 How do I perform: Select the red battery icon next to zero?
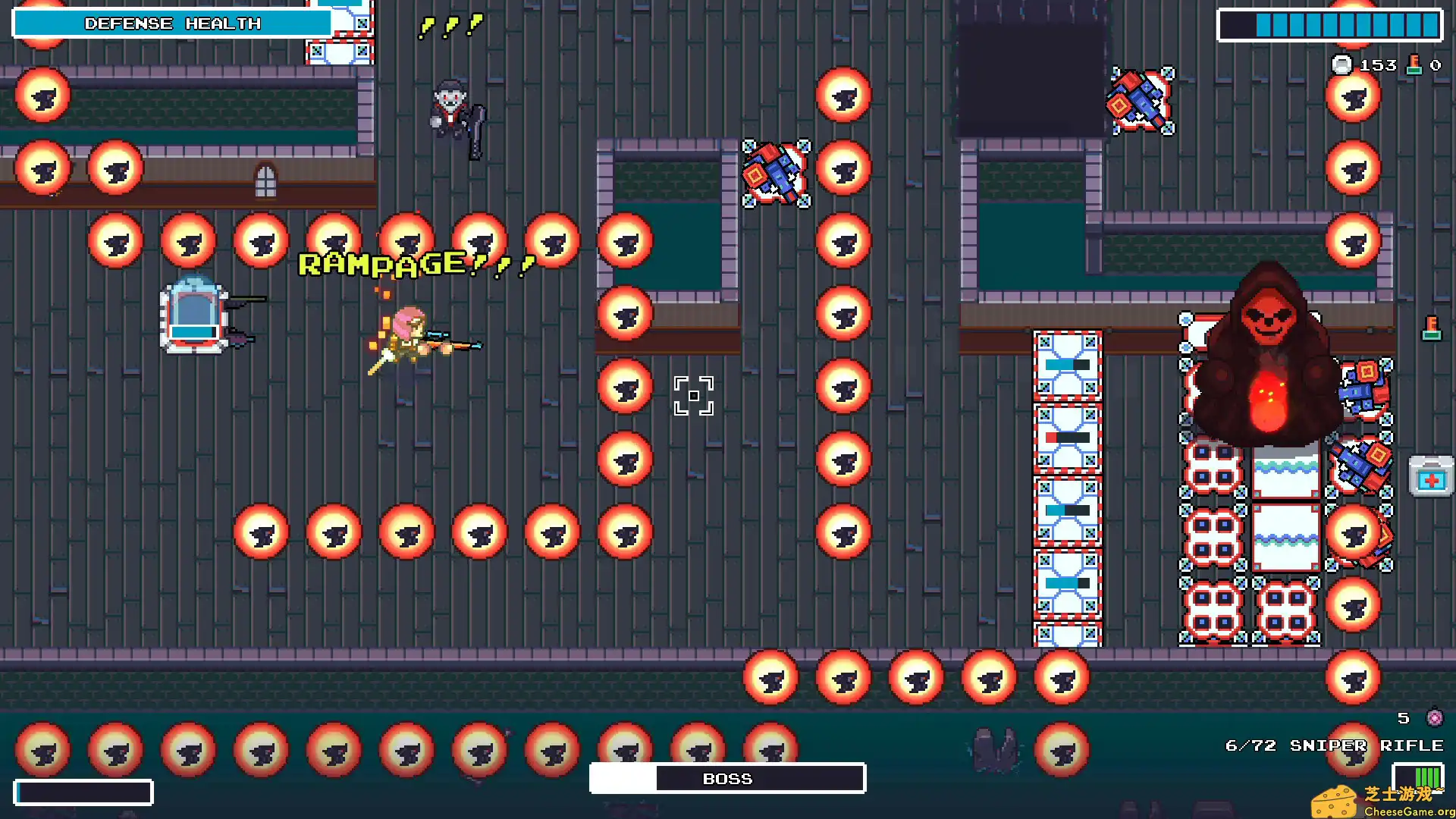pyautogui.click(x=1414, y=64)
